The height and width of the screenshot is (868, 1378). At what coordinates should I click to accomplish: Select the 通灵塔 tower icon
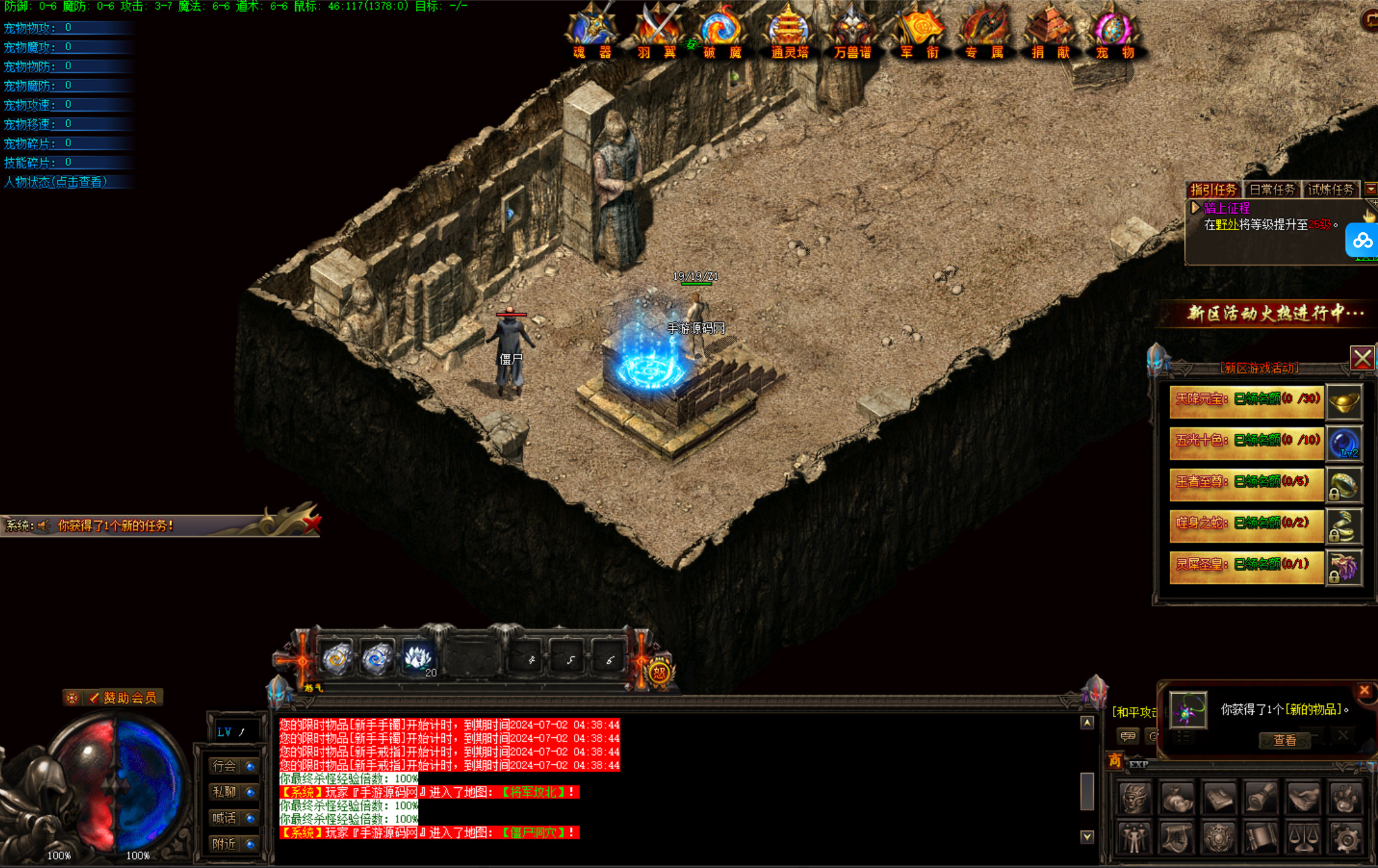(x=789, y=32)
